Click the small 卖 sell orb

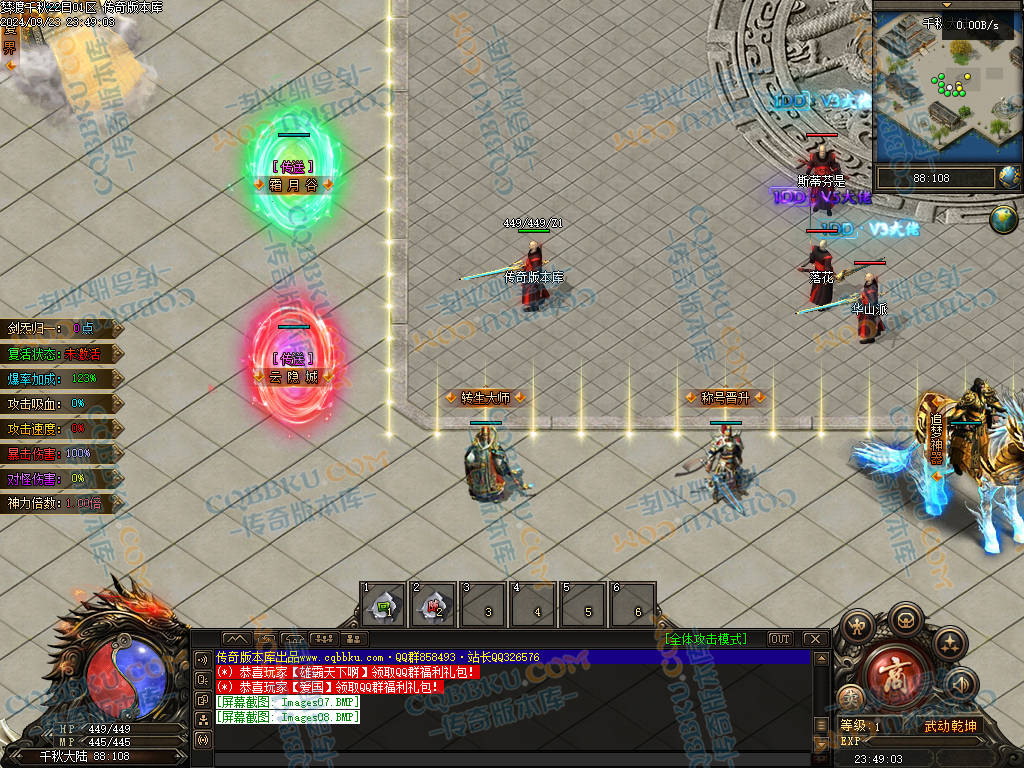849,698
